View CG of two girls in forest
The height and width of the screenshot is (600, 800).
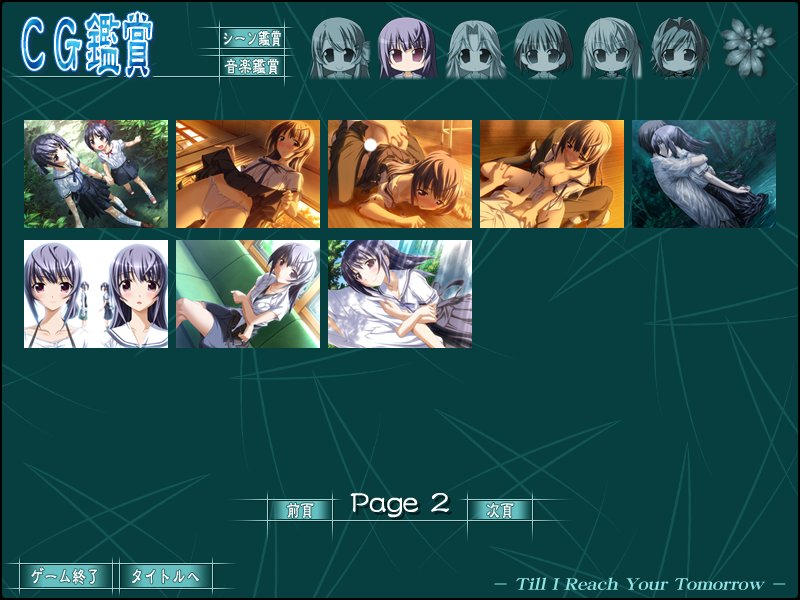click(96, 174)
